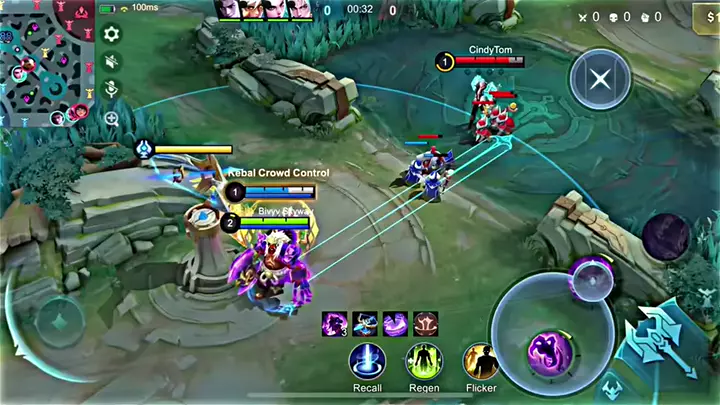Open the gold shop button
720x405 pixels.
706,17
